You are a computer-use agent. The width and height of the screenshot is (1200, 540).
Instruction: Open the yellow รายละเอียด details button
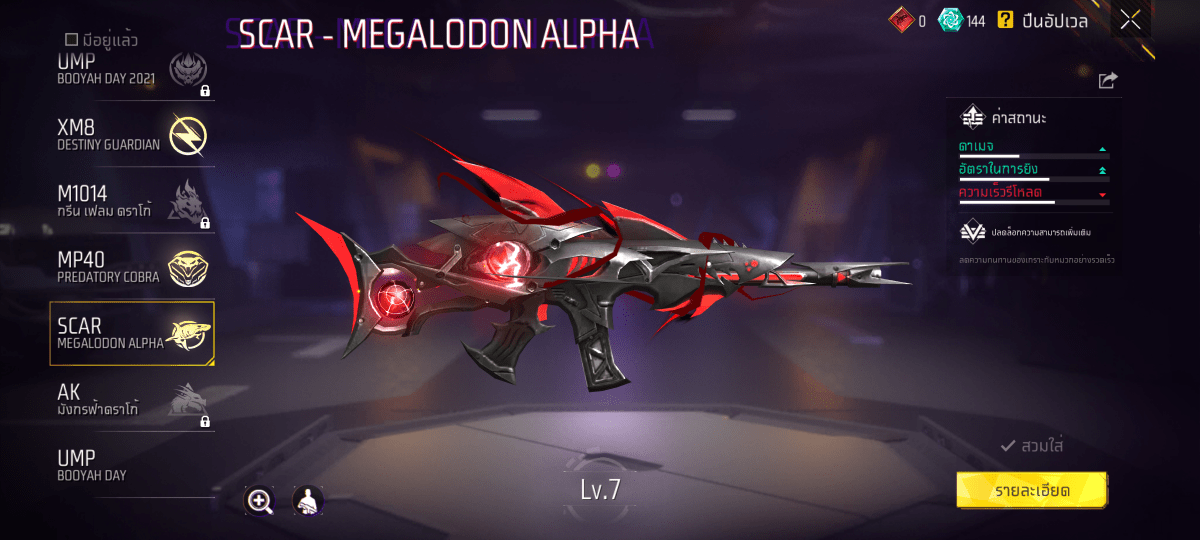click(1032, 491)
